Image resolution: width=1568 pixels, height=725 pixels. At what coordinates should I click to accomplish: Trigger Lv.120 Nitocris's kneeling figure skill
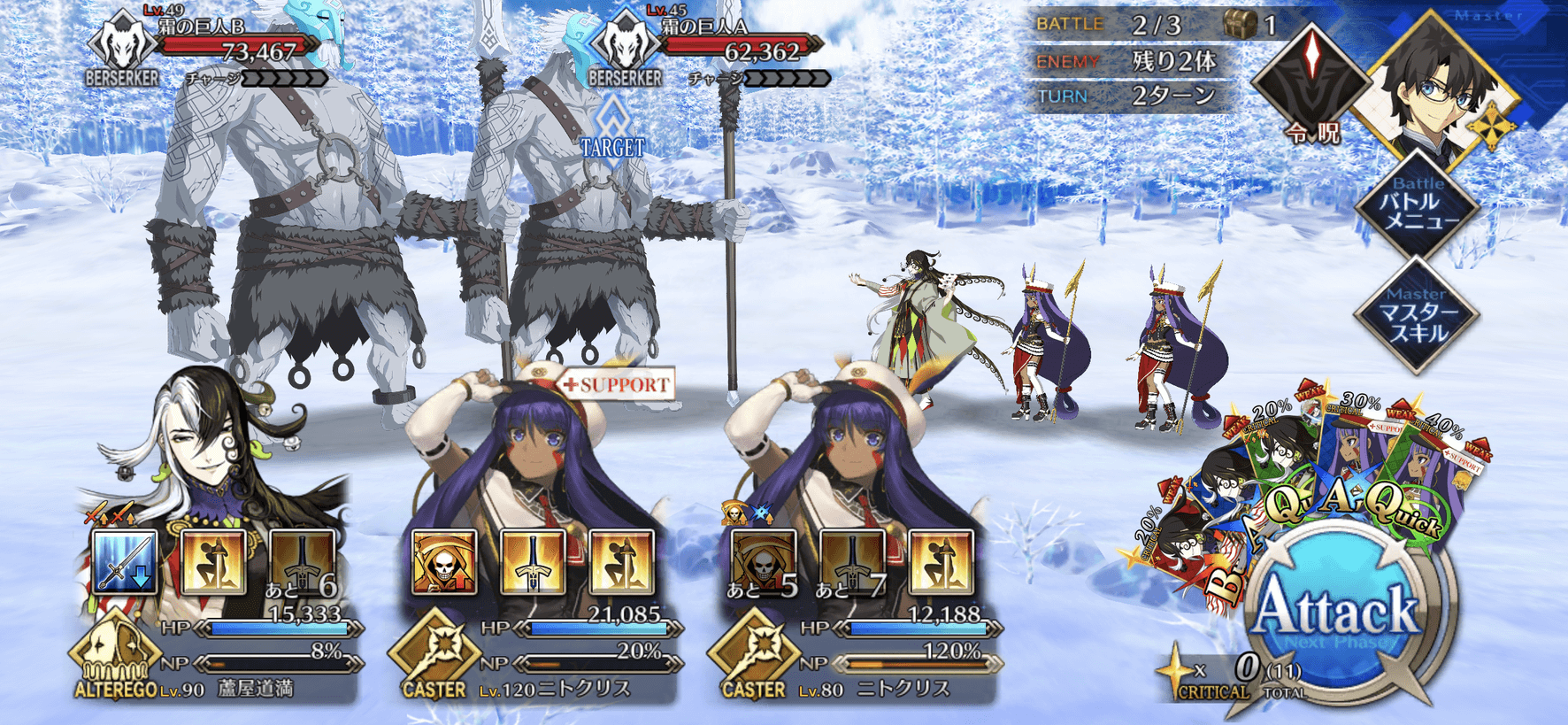621,562
